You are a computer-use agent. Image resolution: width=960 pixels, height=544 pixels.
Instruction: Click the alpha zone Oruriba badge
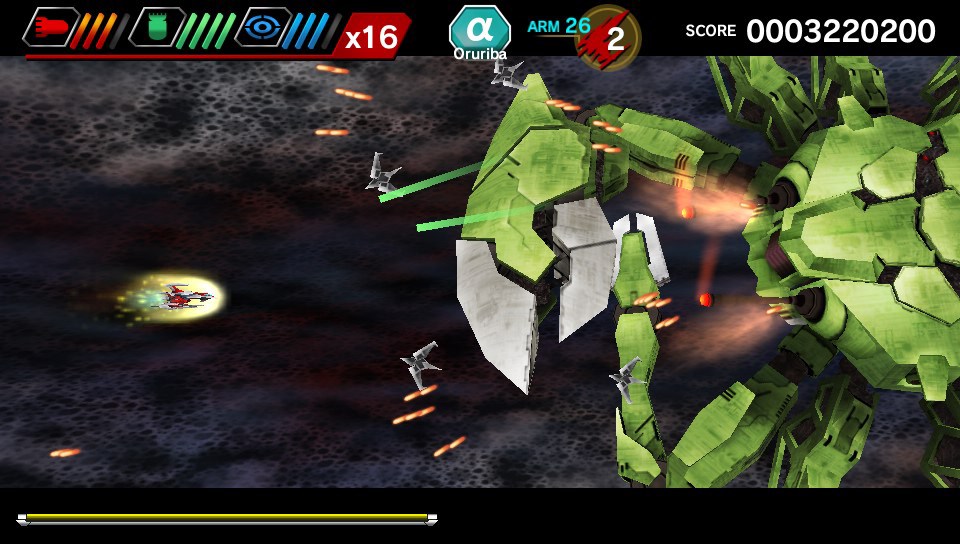(480, 32)
